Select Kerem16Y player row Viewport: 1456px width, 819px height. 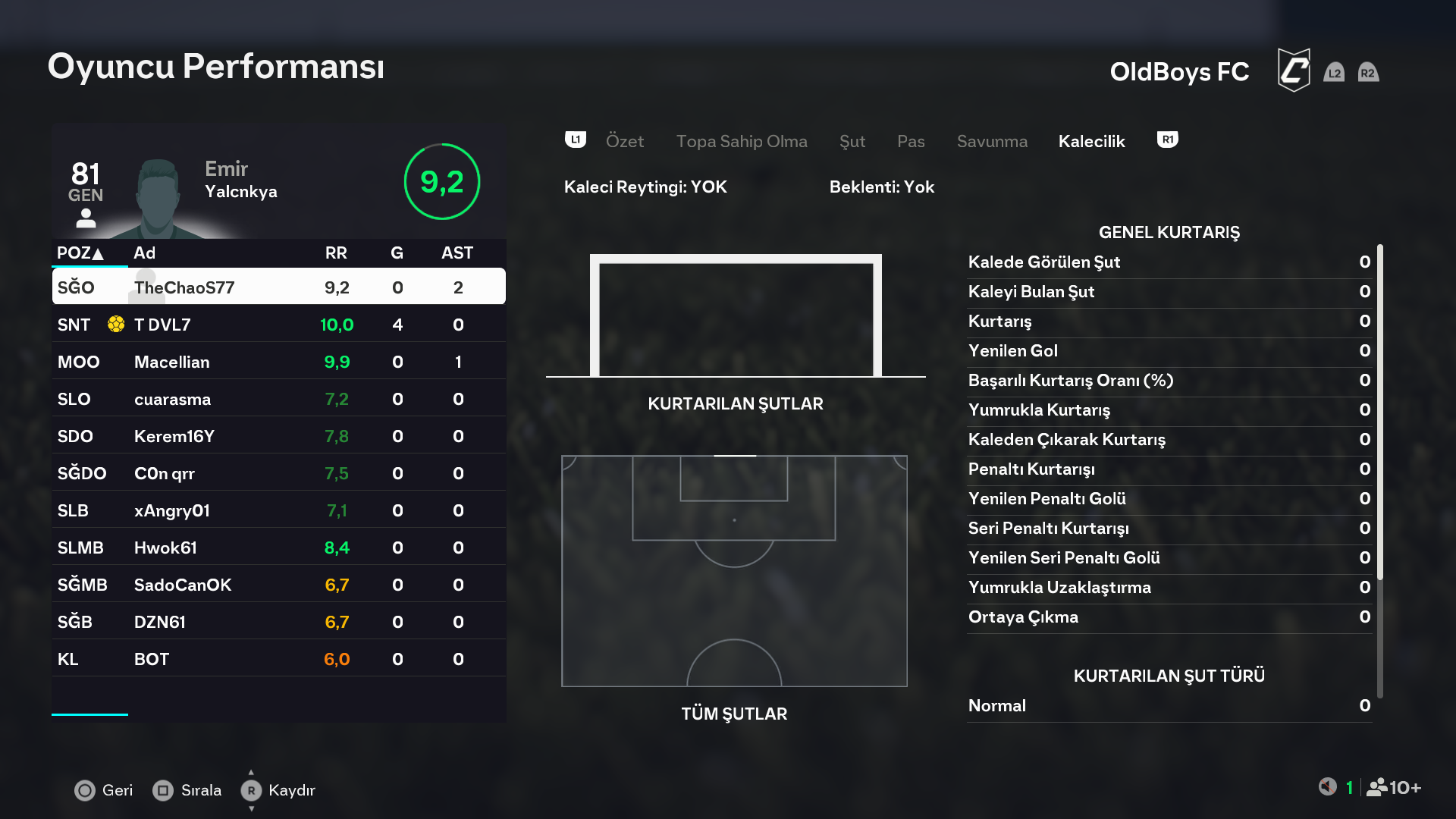click(278, 436)
